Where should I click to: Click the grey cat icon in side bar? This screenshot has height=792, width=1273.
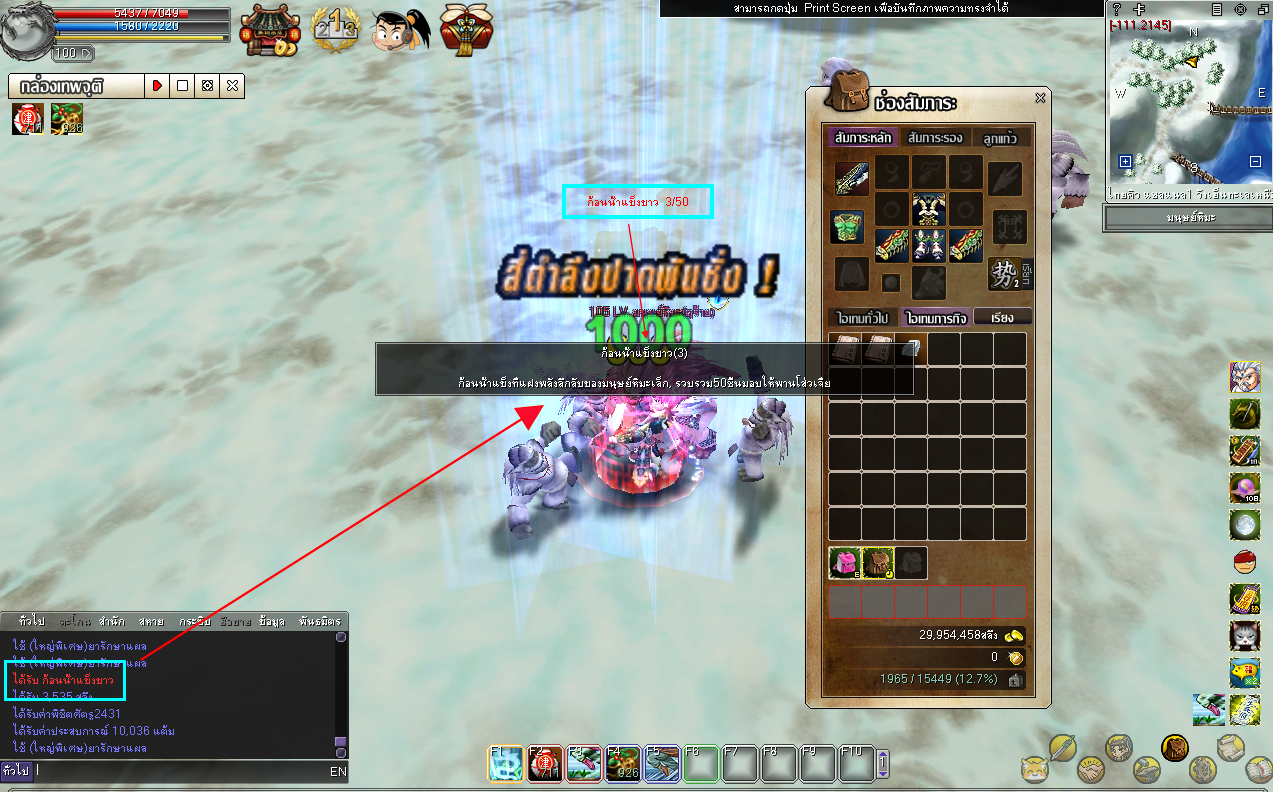point(1244,635)
